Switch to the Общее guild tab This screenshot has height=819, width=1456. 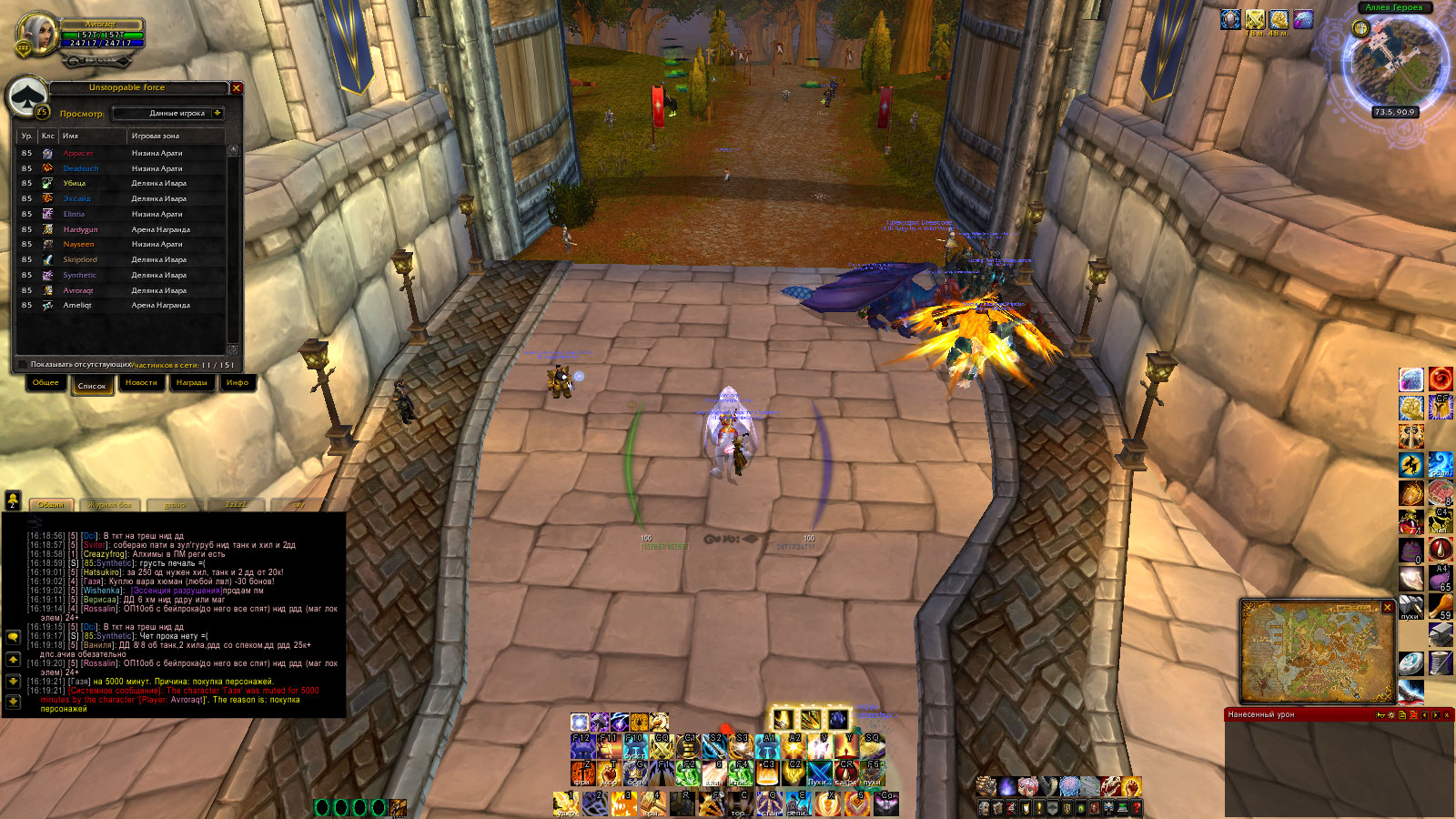[45, 383]
